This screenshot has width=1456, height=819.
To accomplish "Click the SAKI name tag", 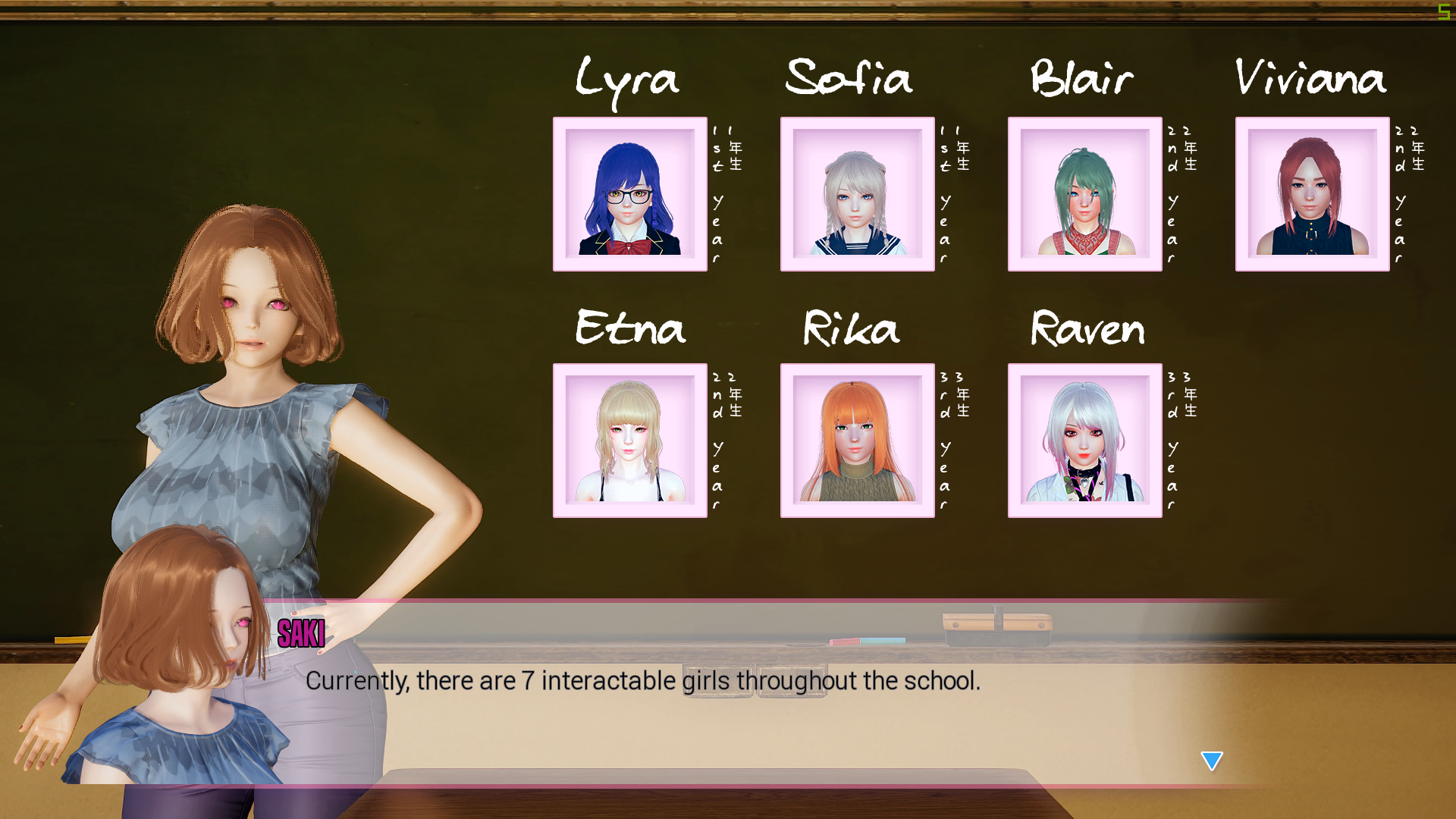I will 300,633.
